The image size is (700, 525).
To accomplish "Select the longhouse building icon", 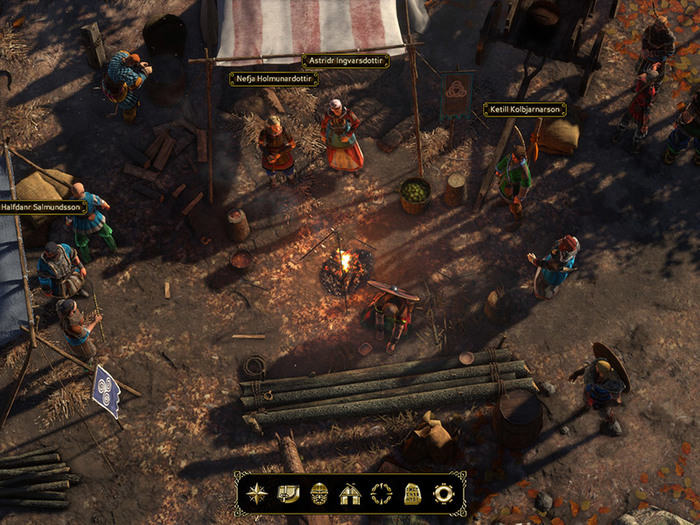I will [x=350, y=493].
